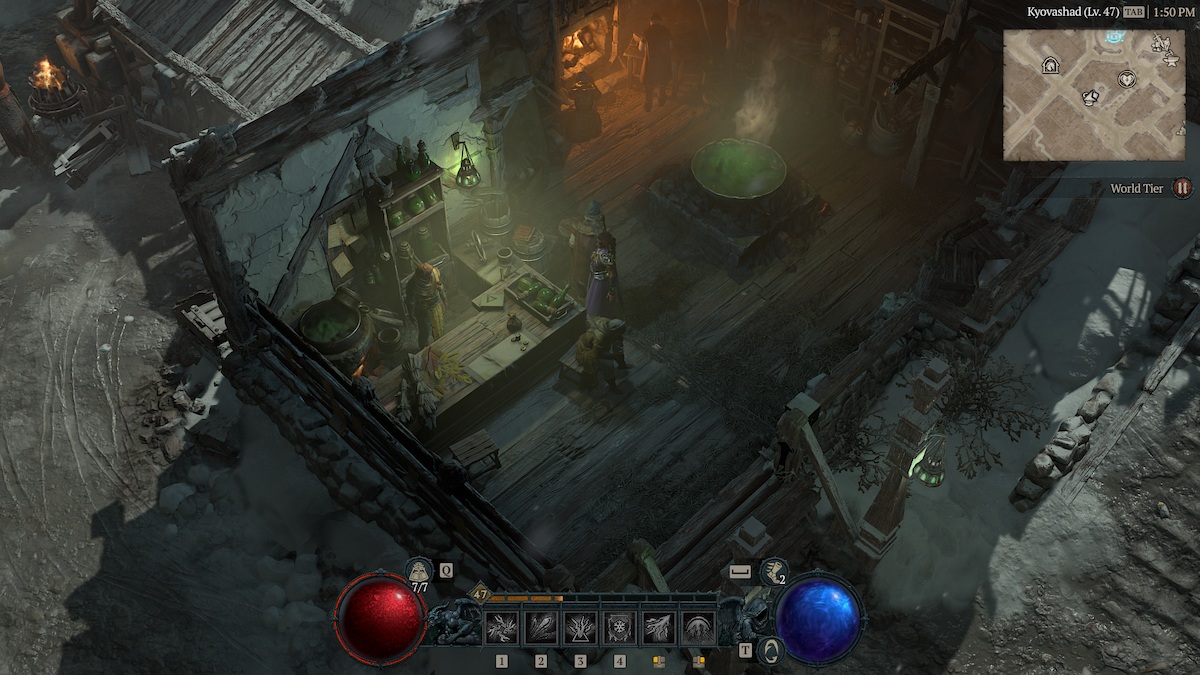
Task: Activate the fifth skill slot streaking ability
Action: (x=659, y=628)
